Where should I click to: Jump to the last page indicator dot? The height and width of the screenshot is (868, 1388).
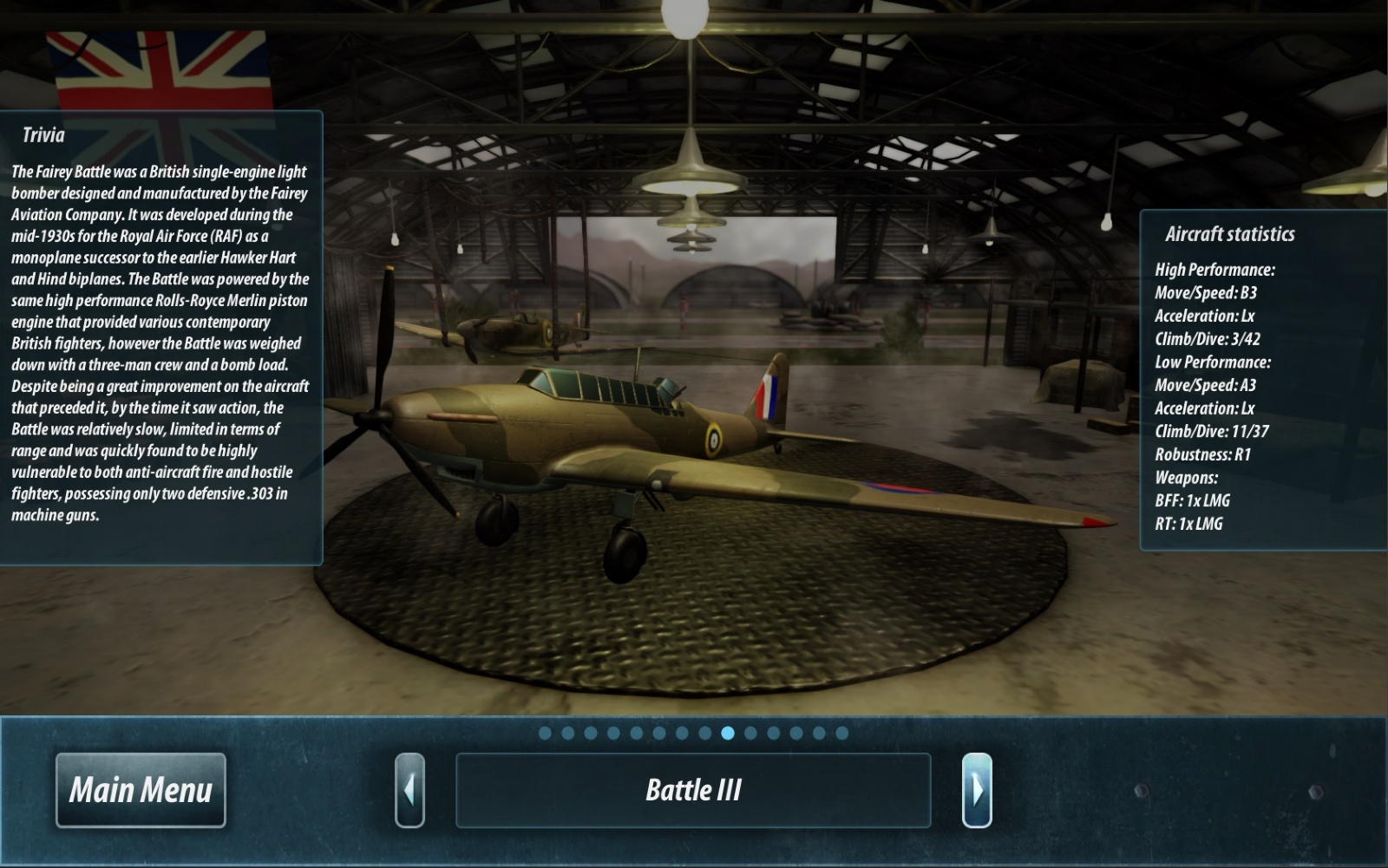click(x=841, y=733)
